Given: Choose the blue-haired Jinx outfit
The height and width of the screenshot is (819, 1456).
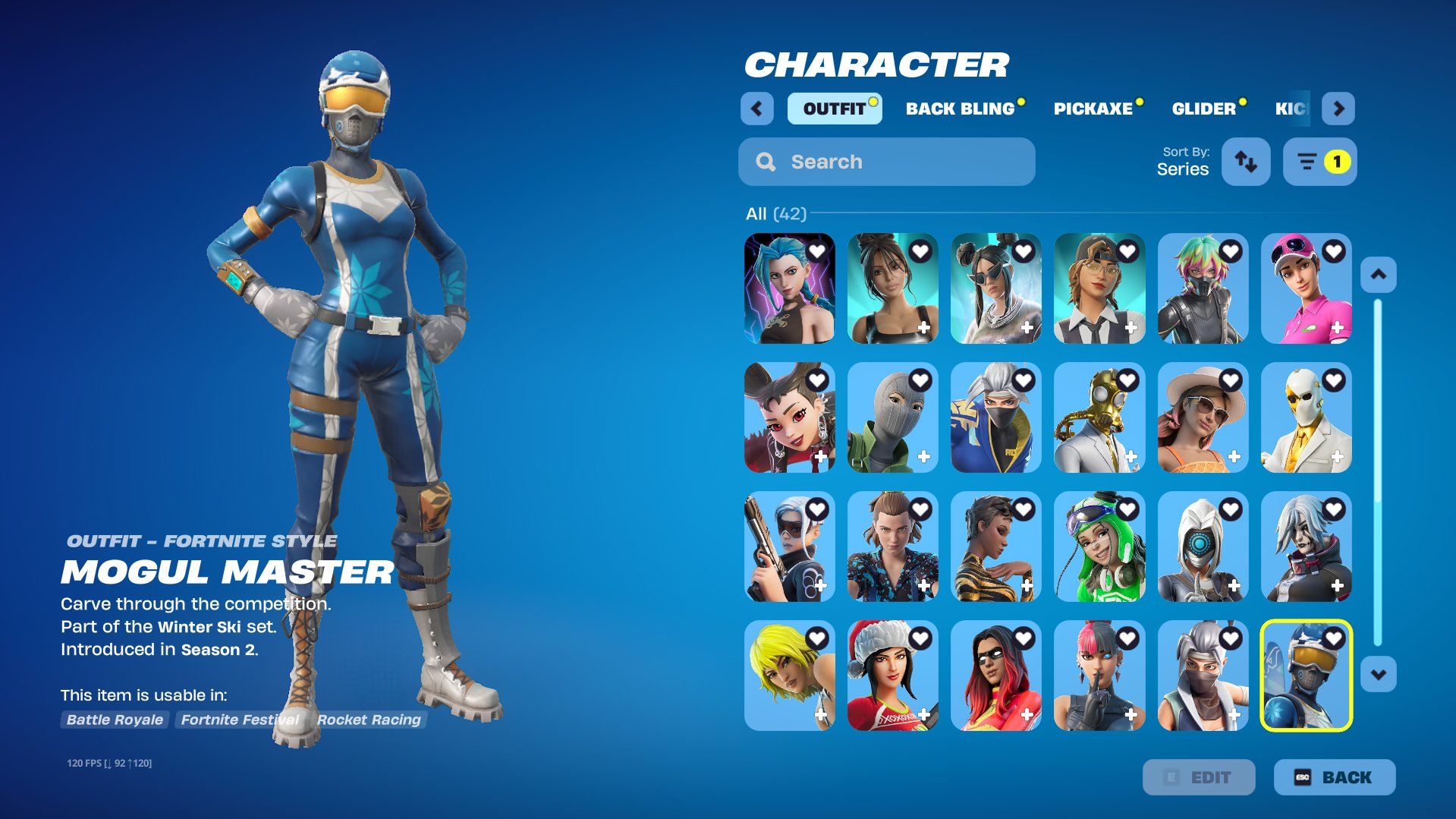Looking at the screenshot, I should coord(789,289).
